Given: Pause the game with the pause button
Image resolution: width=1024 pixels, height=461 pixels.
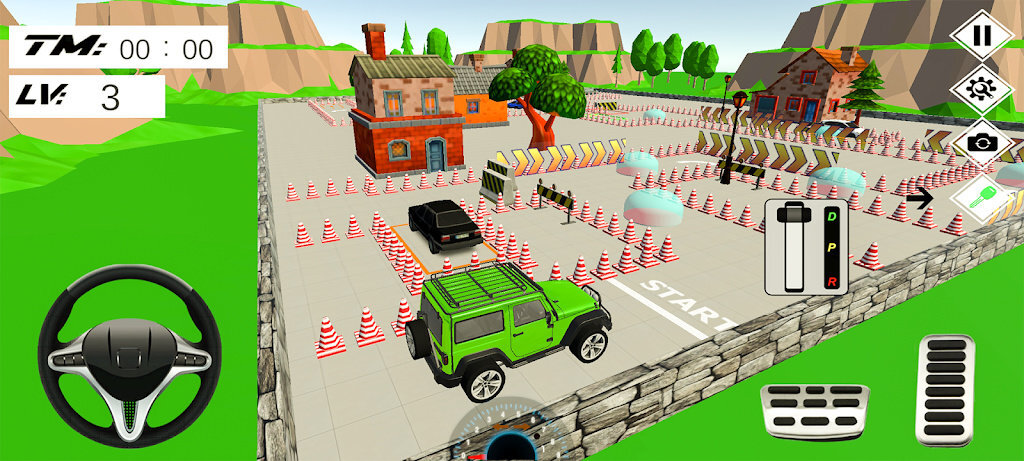Looking at the screenshot, I should 982,36.
